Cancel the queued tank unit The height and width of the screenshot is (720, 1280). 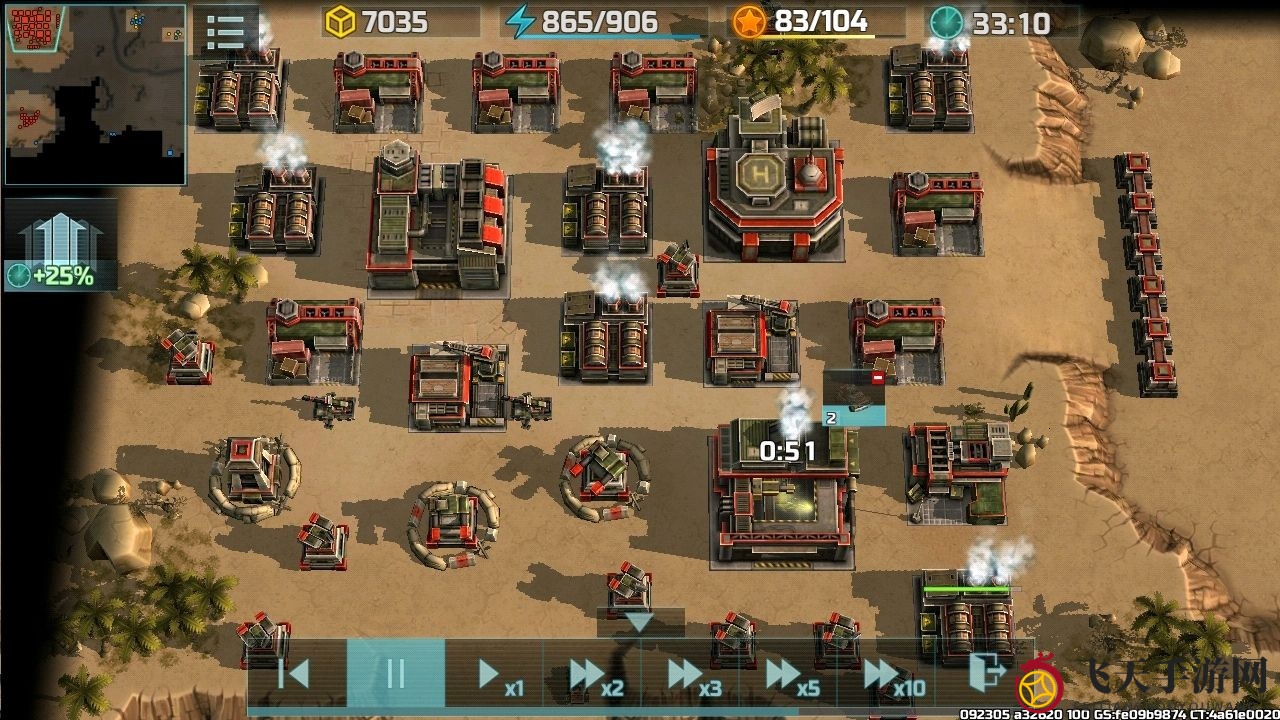(877, 378)
